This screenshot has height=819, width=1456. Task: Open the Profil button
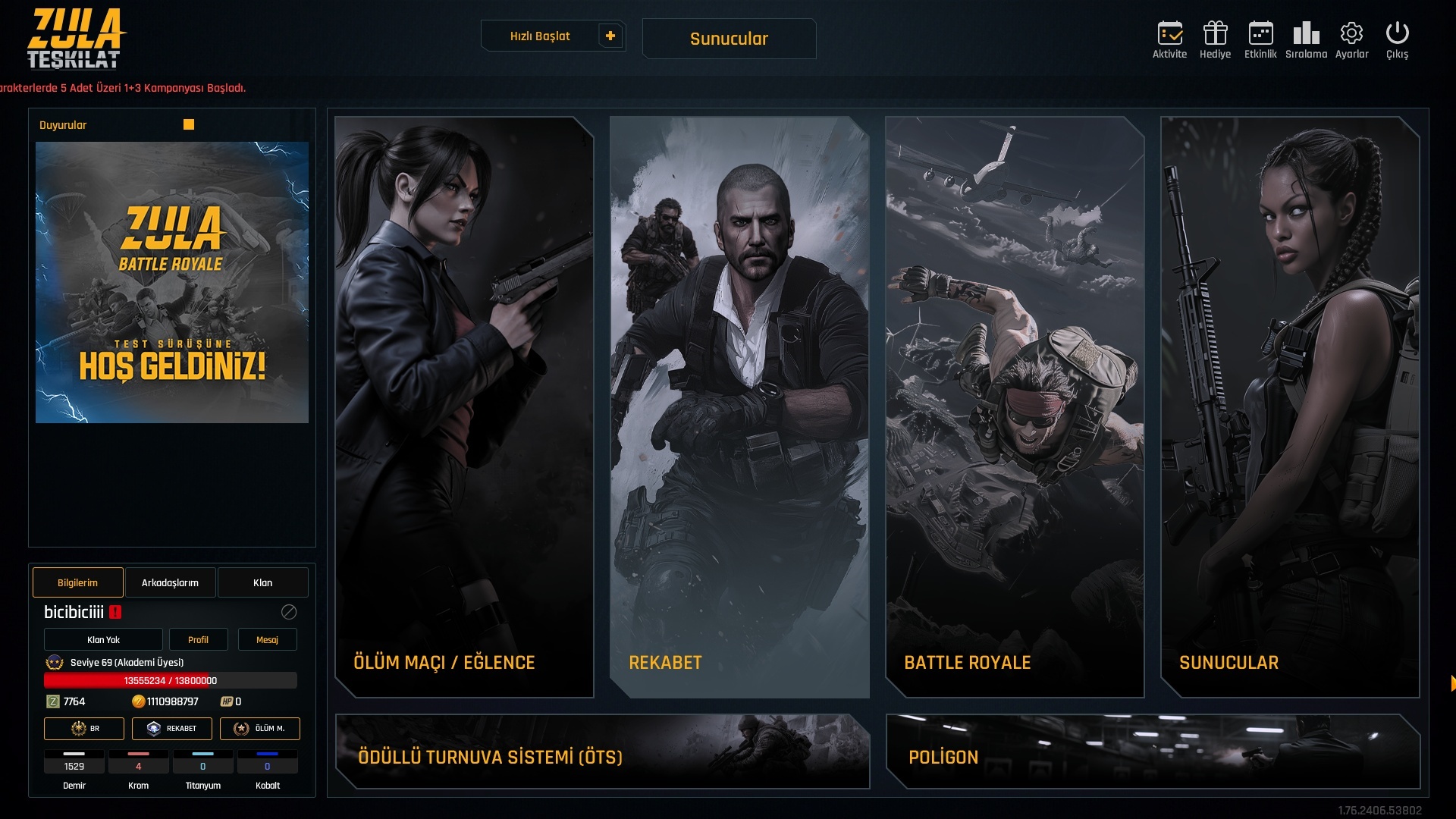pyautogui.click(x=198, y=639)
